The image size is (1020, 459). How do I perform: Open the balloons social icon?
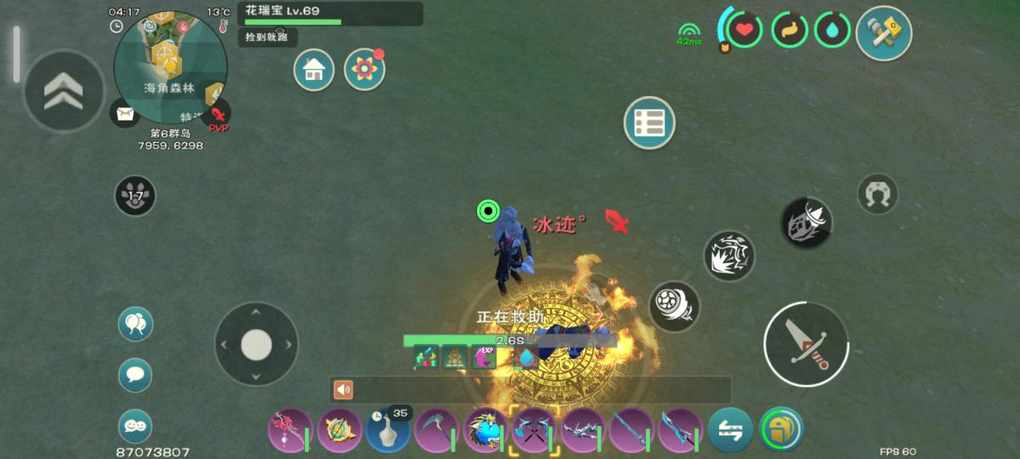point(135,323)
